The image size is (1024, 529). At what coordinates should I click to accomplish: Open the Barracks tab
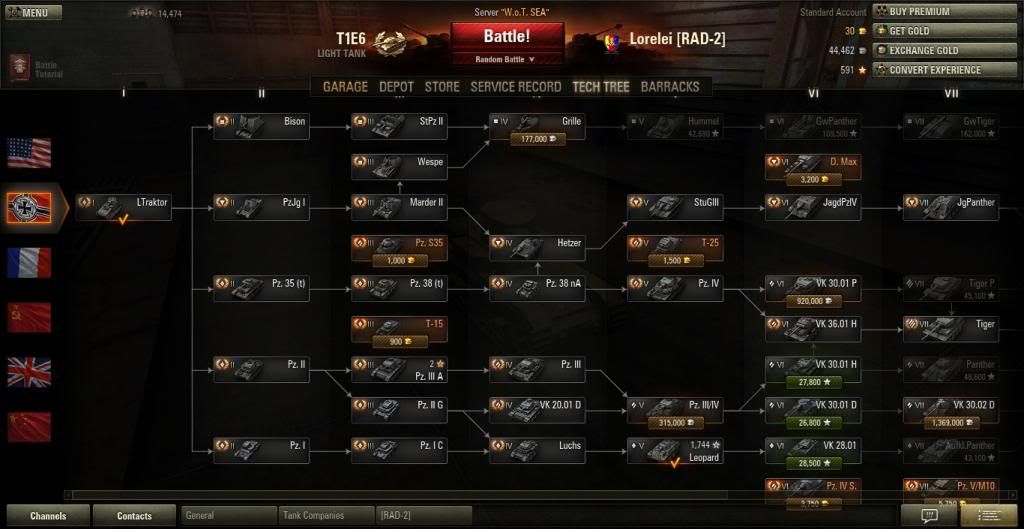(x=670, y=87)
